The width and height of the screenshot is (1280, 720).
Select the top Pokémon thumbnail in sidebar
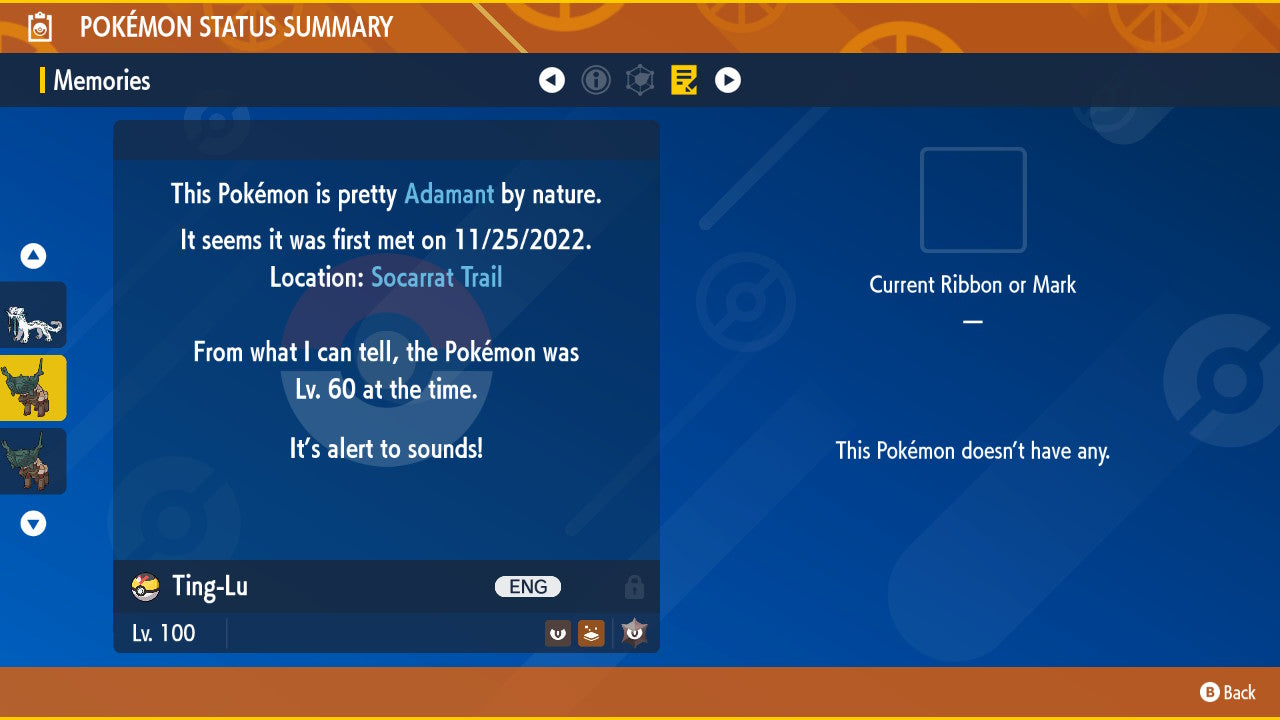(x=32, y=314)
